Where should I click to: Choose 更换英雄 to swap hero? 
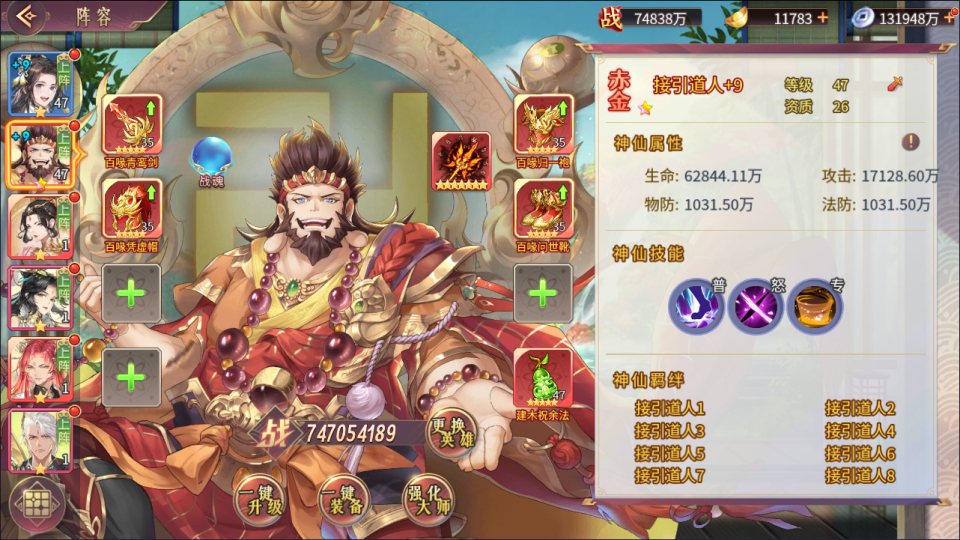(x=451, y=434)
